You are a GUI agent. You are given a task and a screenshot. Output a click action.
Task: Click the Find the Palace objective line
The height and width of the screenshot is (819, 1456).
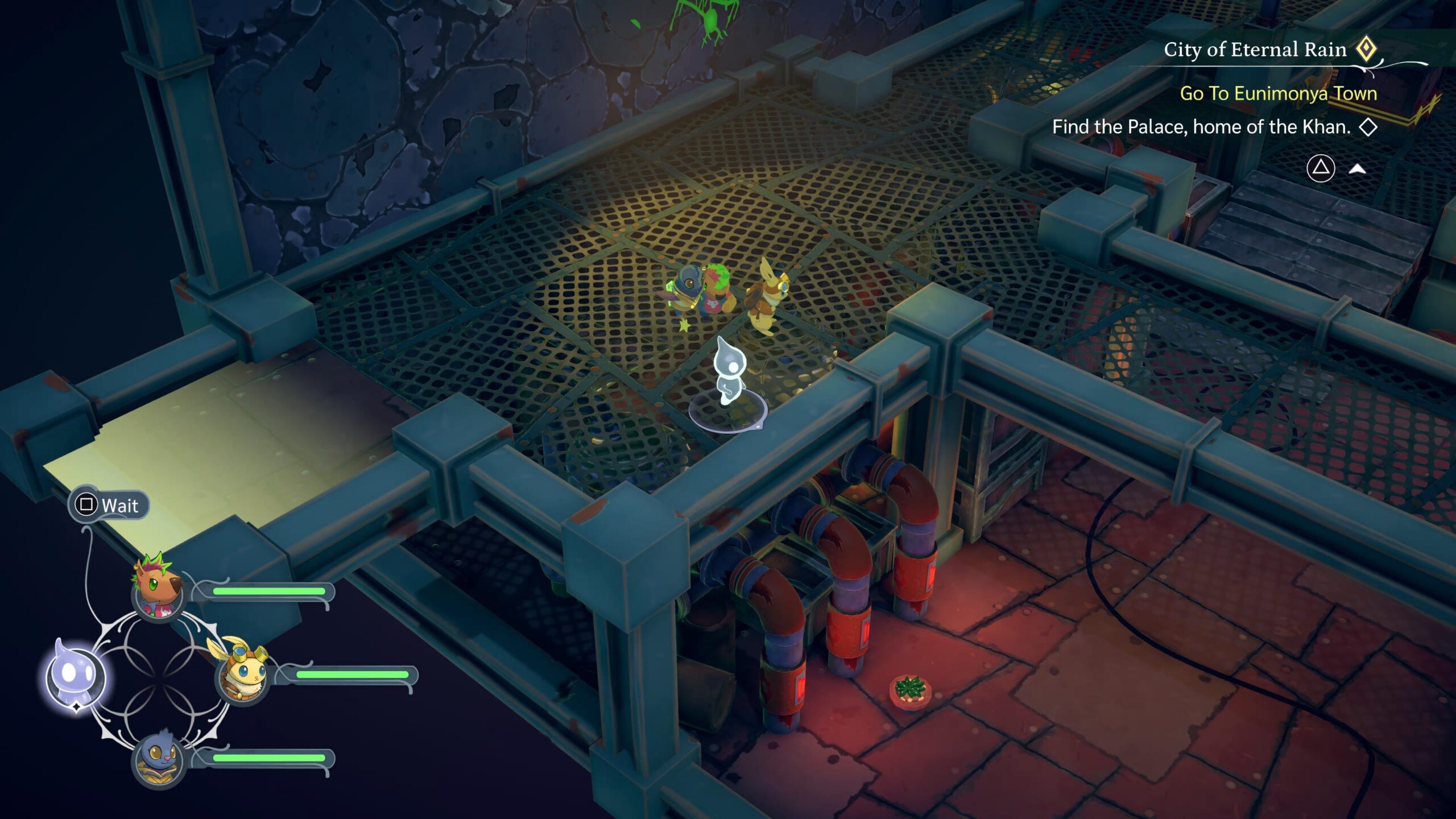pos(1201,127)
